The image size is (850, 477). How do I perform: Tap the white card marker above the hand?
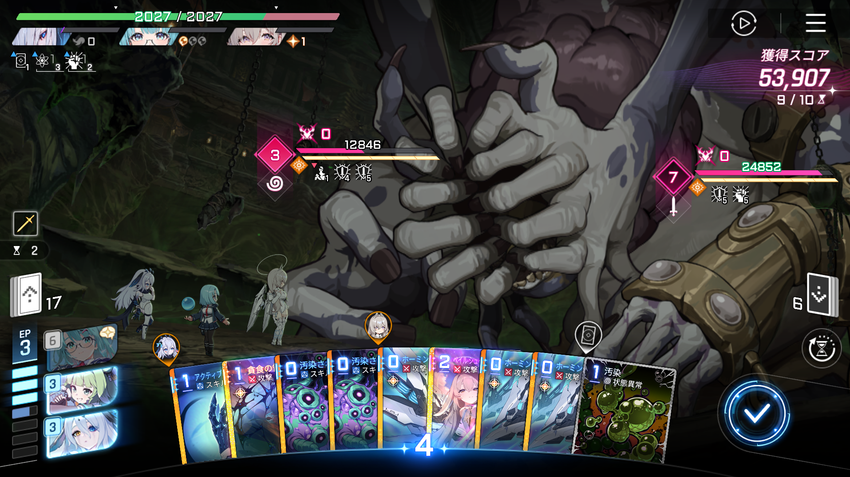coord(588,334)
